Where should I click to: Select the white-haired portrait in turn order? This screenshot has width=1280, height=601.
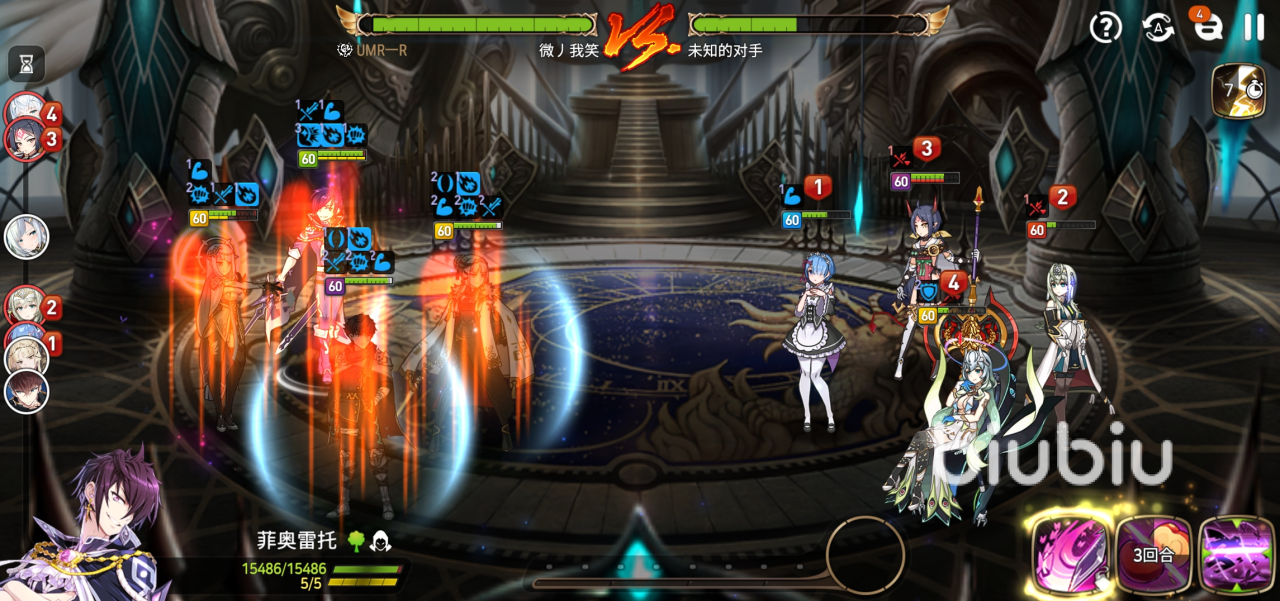26,238
